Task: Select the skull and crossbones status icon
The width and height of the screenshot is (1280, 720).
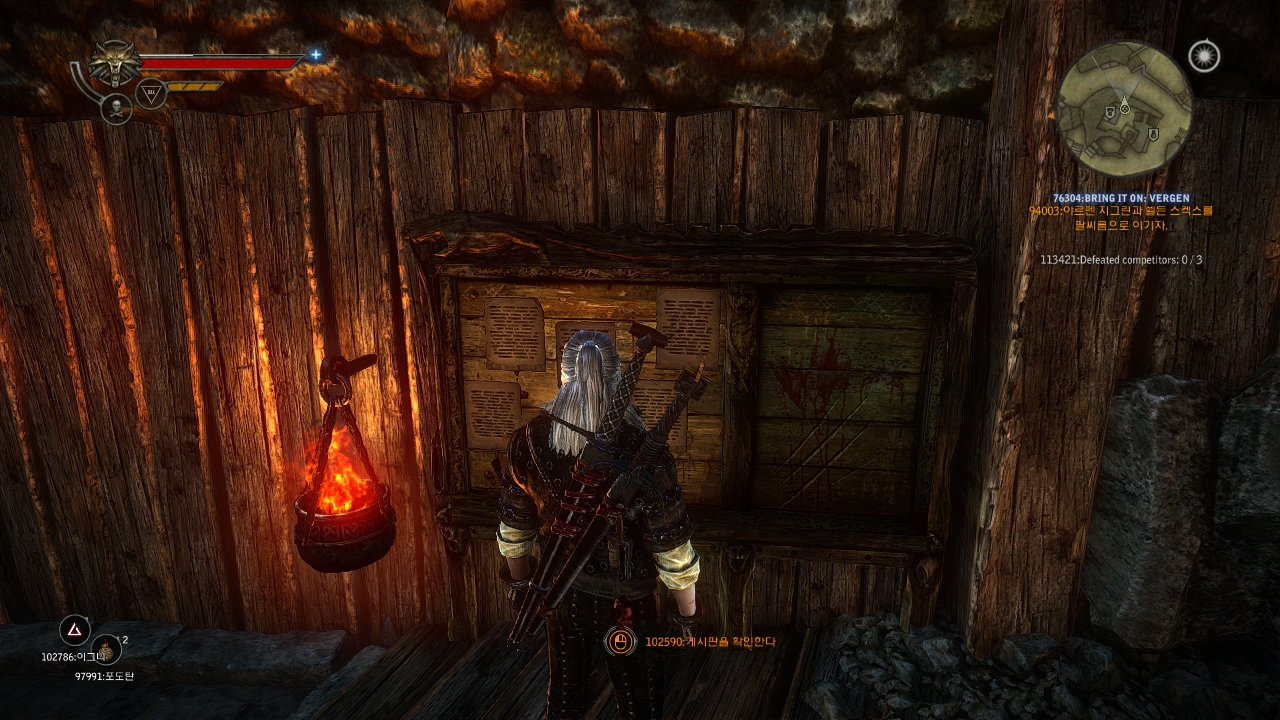Action: (x=116, y=108)
